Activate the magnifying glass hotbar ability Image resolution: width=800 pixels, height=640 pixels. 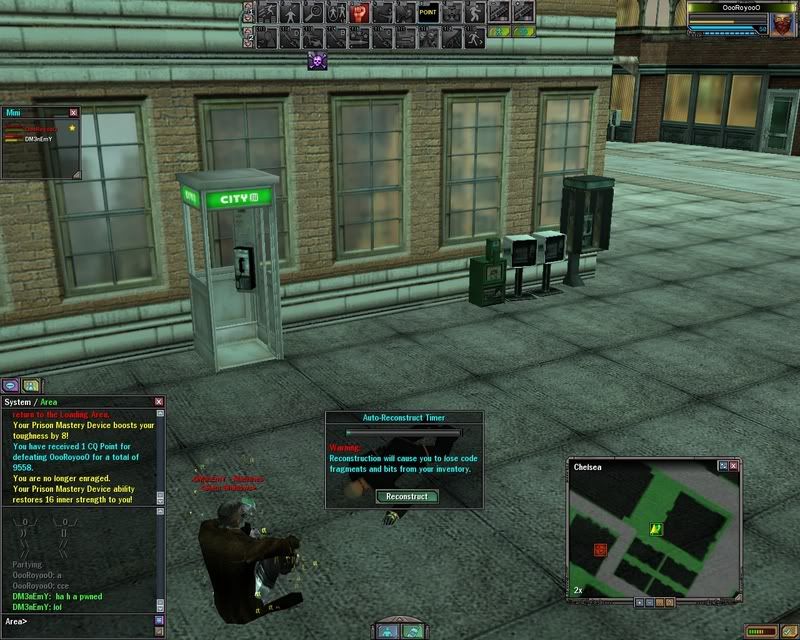(x=313, y=13)
